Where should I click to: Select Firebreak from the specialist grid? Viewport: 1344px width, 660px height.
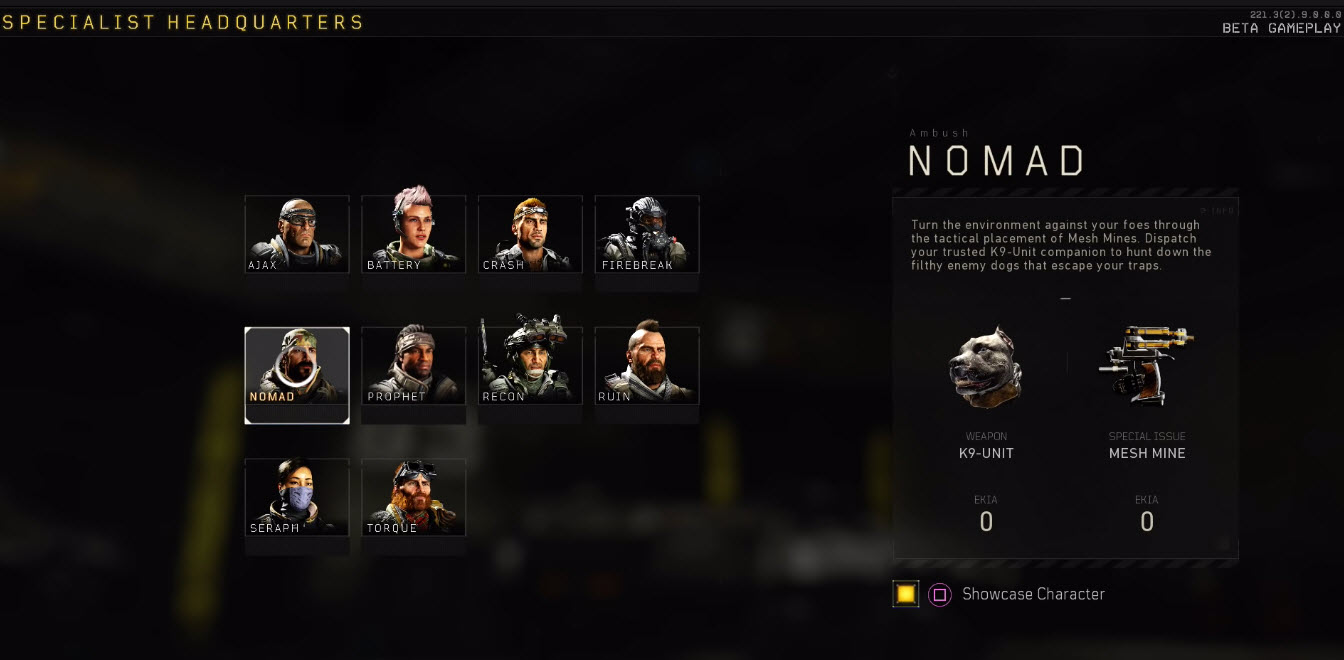(x=647, y=234)
